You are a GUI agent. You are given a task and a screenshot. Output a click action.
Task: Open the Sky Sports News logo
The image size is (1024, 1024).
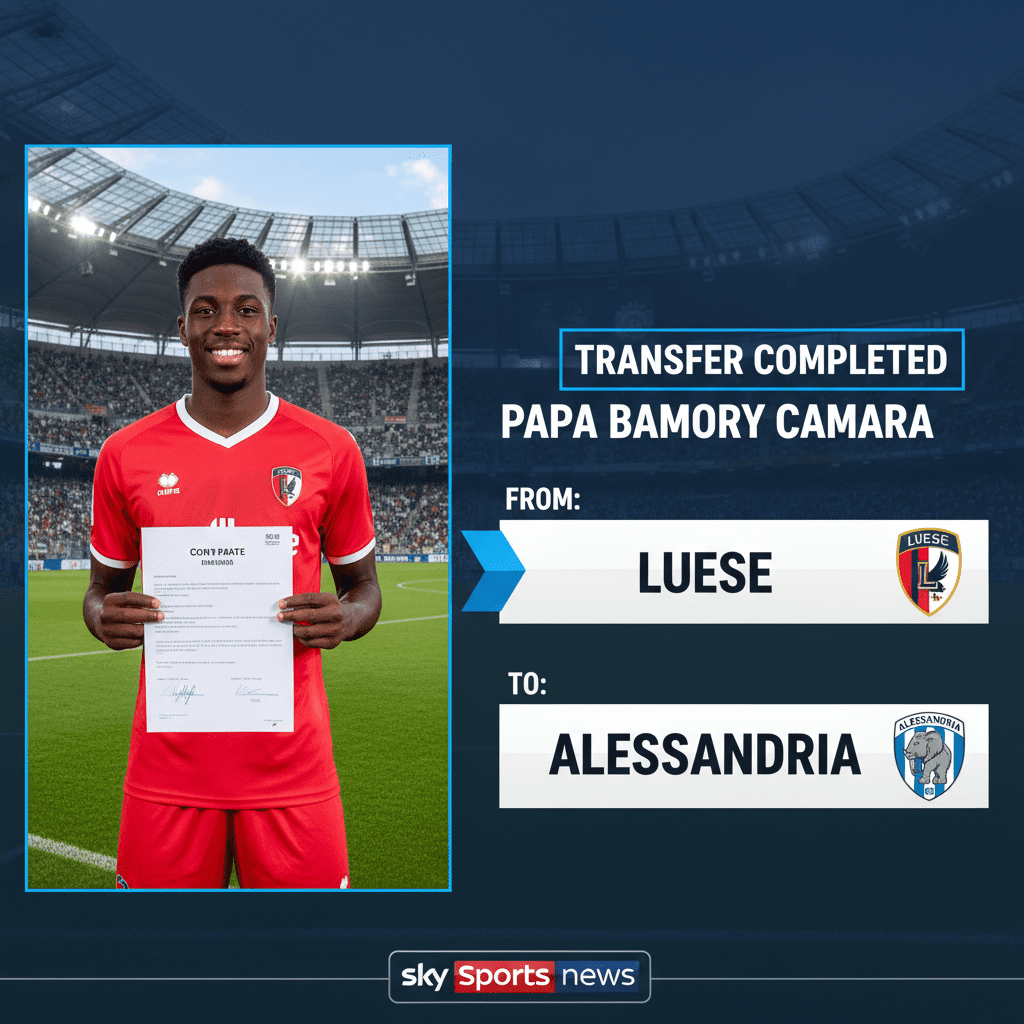coord(519,976)
